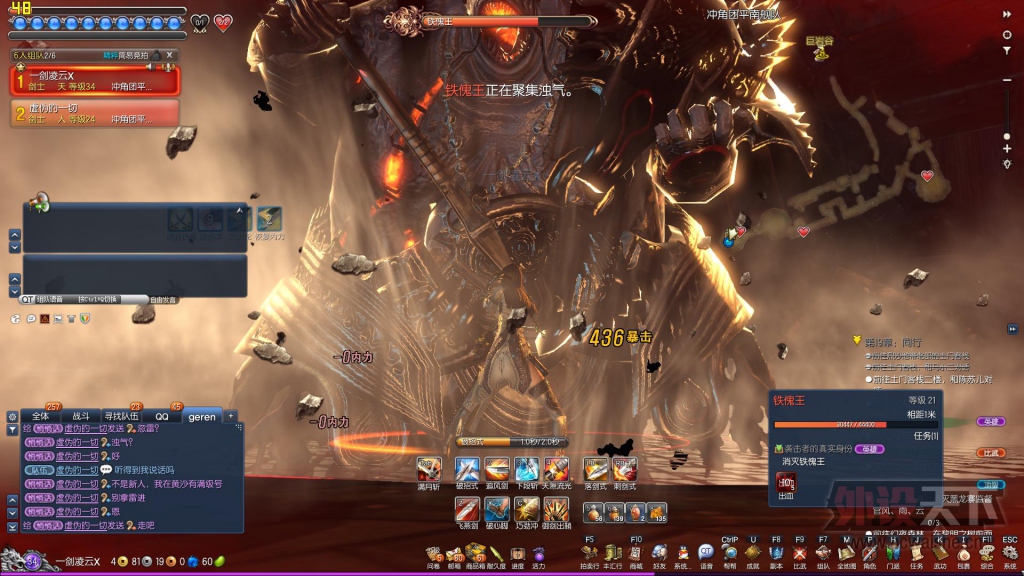
Task: Open the 好友 friends list
Action: [x=659, y=553]
